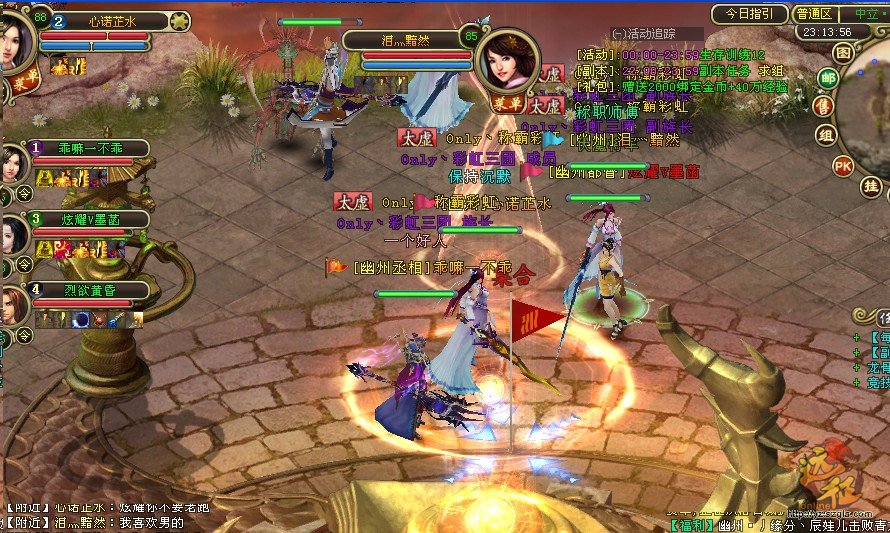The width and height of the screenshot is (890, 533).
Task: Select party member 烈欲黄昏
Action: 88,290
